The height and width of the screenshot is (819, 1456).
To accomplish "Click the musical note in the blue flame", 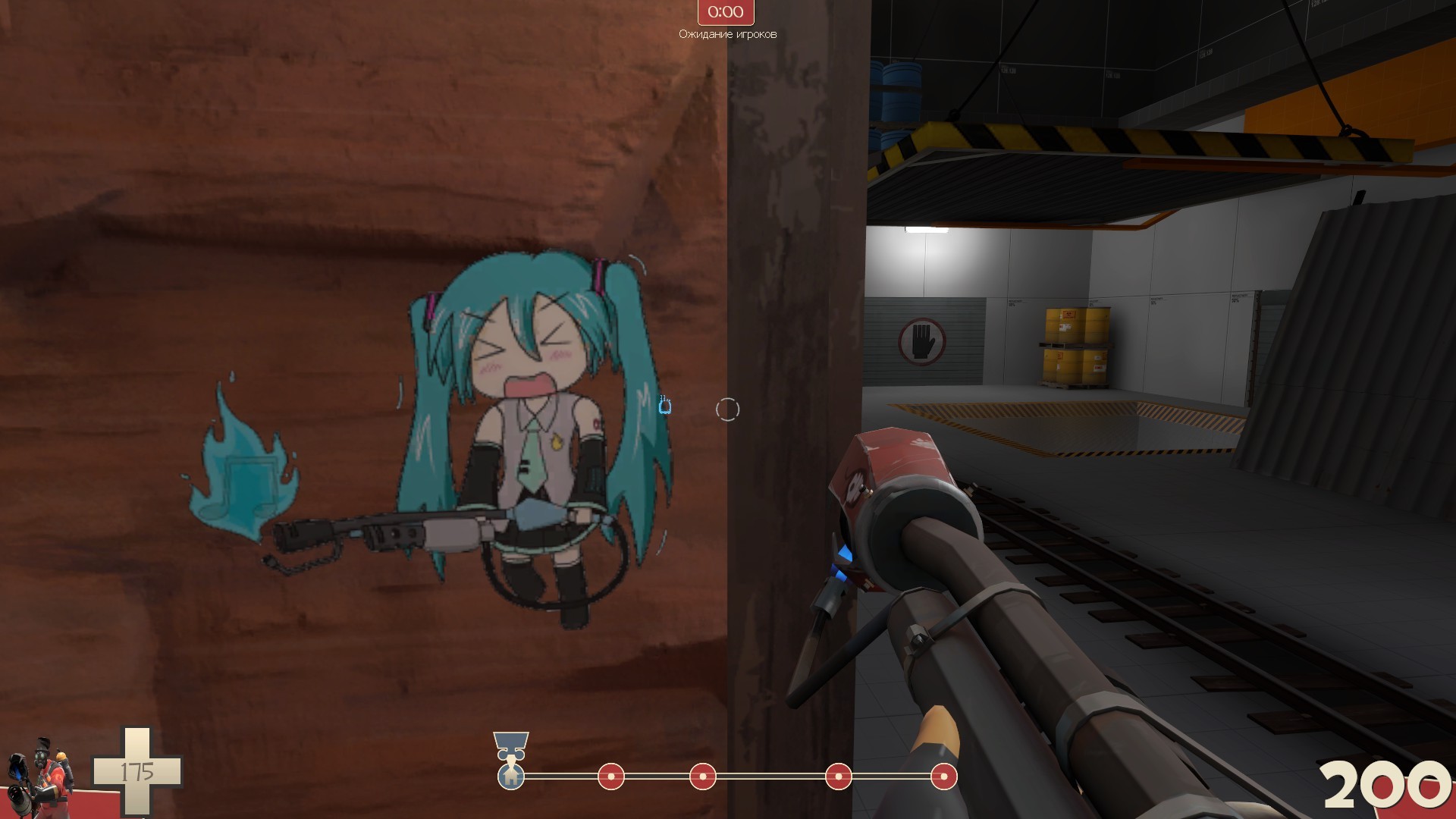I will (x=250, y=484).
